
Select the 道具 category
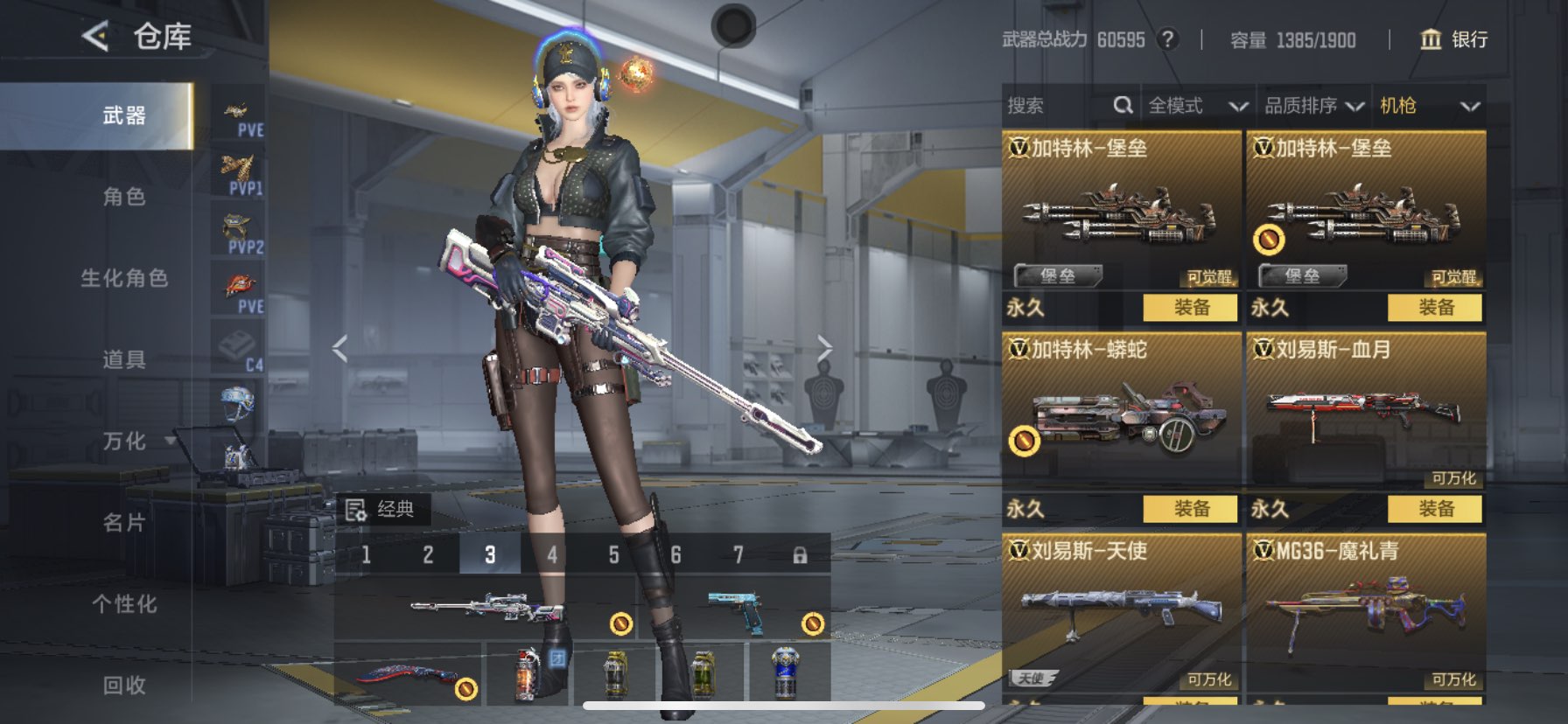pos(124,359)
